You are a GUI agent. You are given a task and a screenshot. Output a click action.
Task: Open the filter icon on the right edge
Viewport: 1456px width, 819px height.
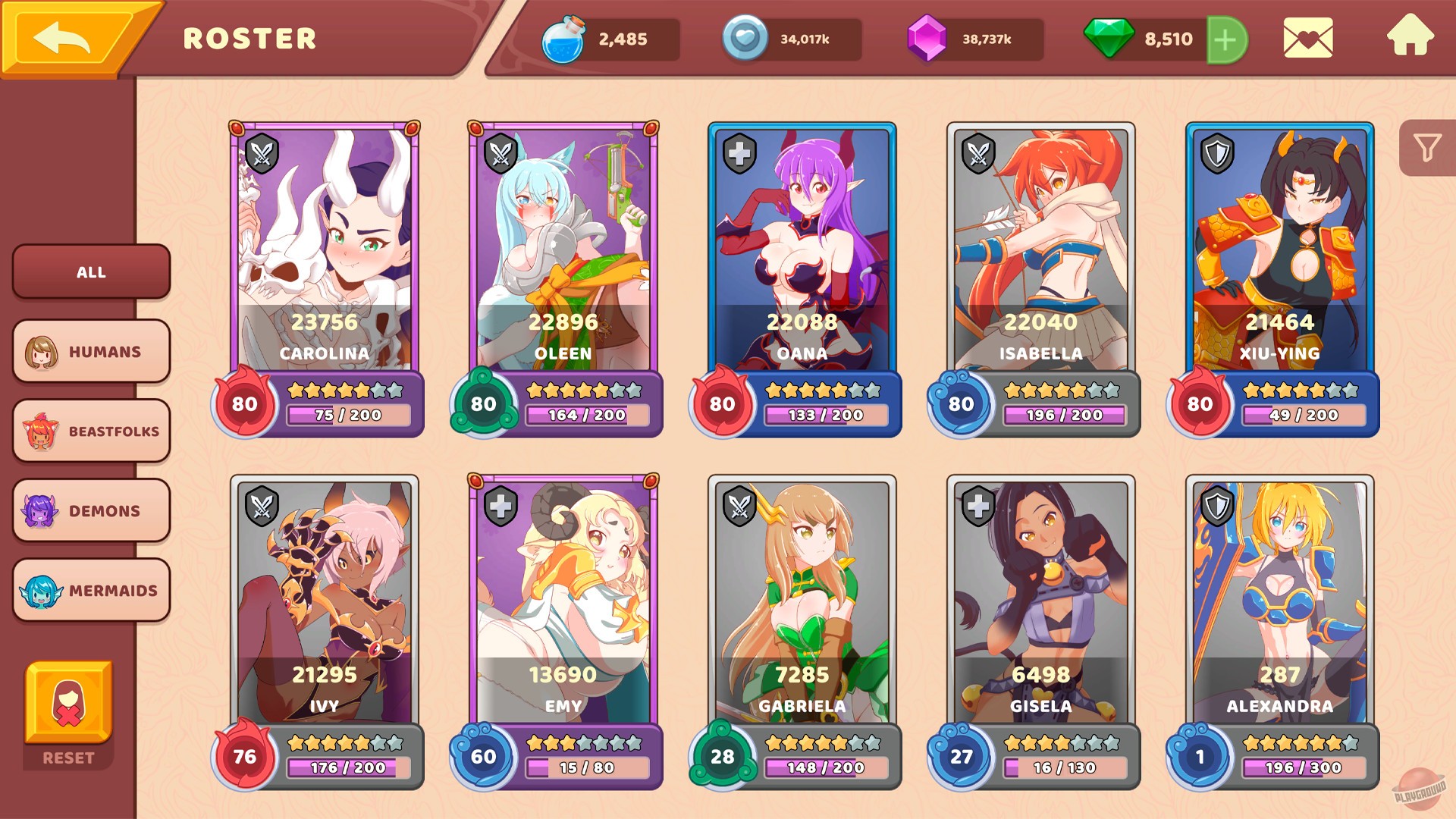pyautogui.click(x=1429, y=146)
